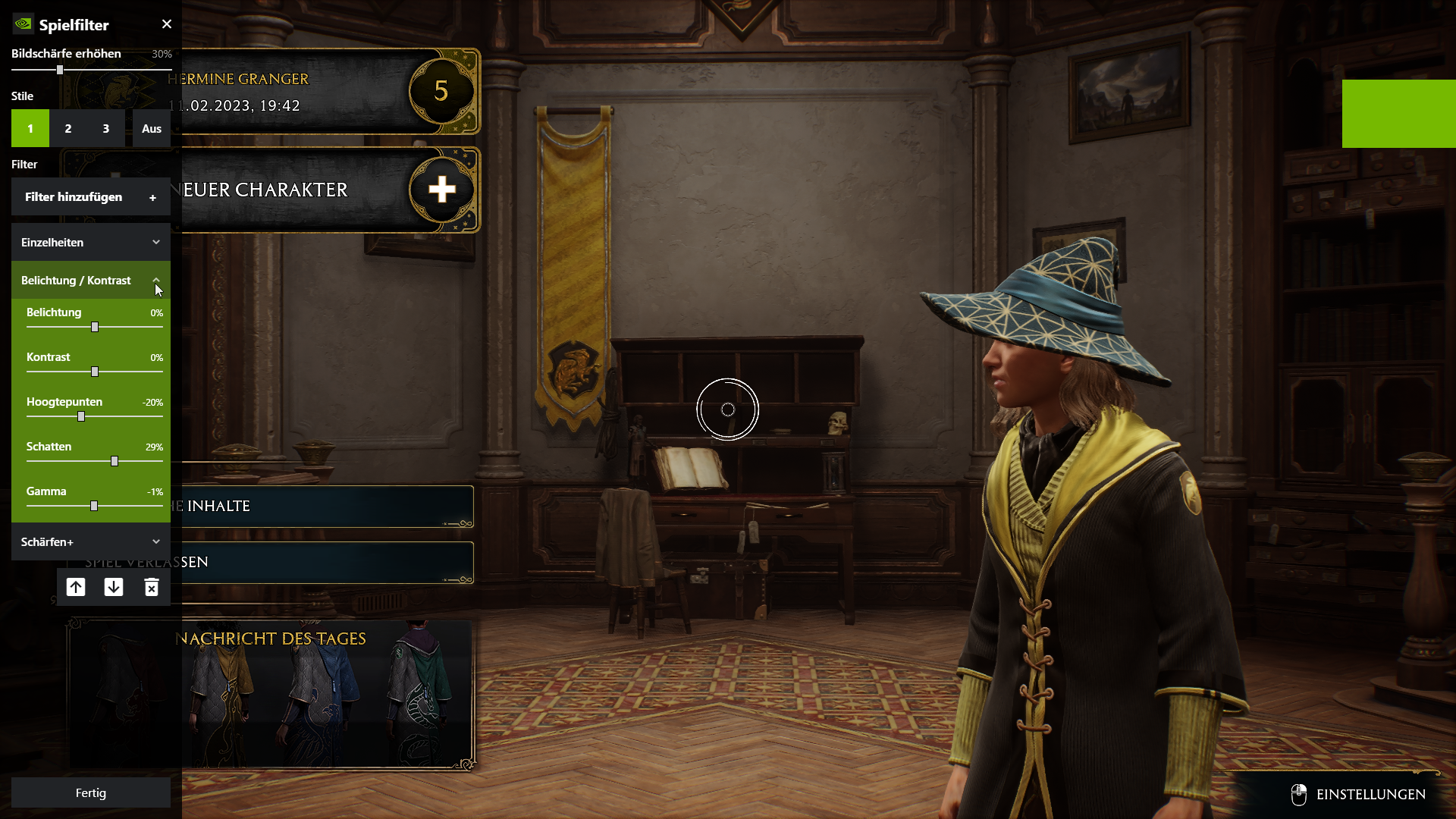This screenshot has height=819, width=1456.
Task: Click the Fertig button
Action: [x=90, y=792]
